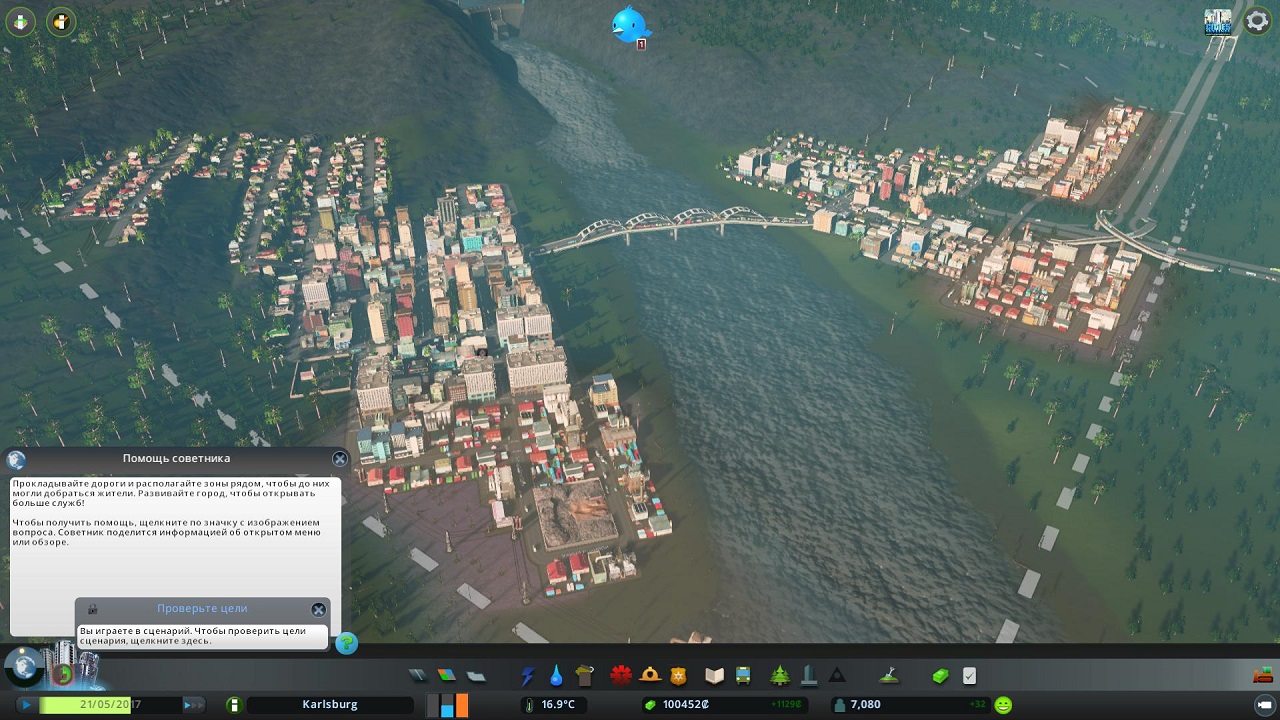Open the education book menu
This screenshot has width=1280, height=720.
coord(714,676)
